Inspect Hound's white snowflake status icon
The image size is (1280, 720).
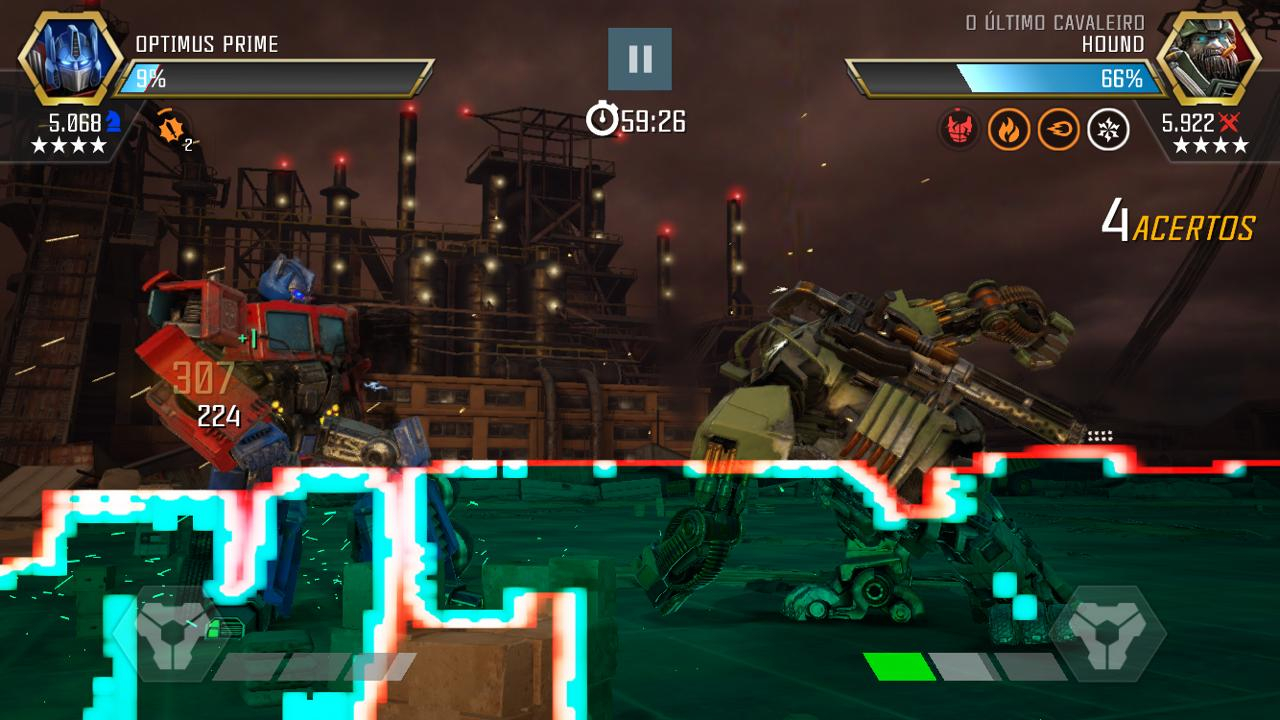click(x=1108, y=129)
